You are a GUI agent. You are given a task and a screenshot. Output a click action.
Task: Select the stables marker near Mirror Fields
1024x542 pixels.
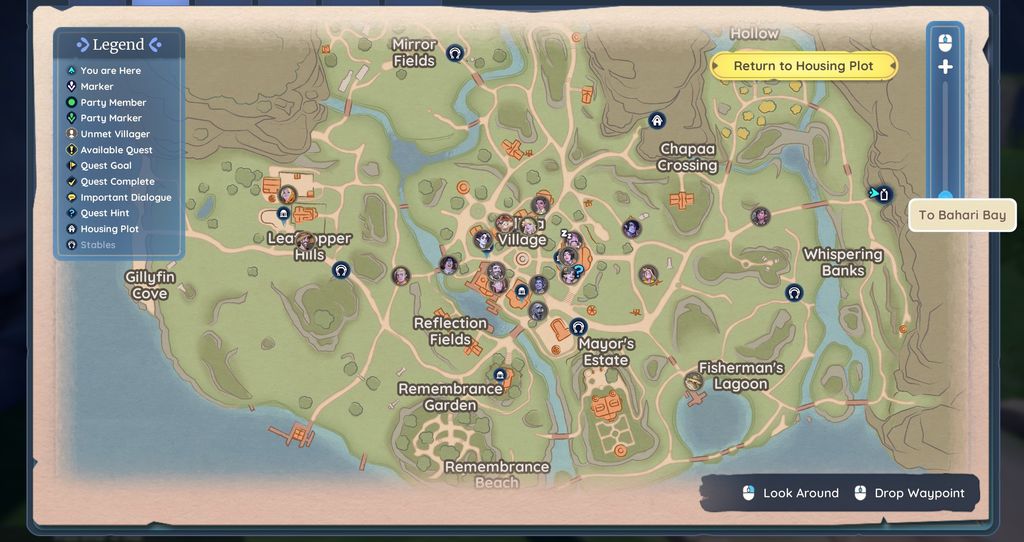pos(455,53)
